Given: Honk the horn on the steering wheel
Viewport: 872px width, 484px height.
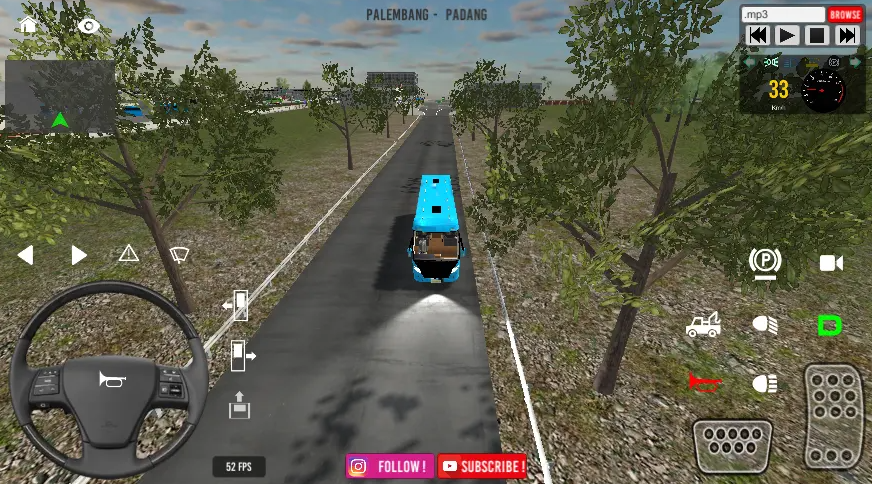Looking at the screenshot, I should pyautogui.click(x=108, y=379).
